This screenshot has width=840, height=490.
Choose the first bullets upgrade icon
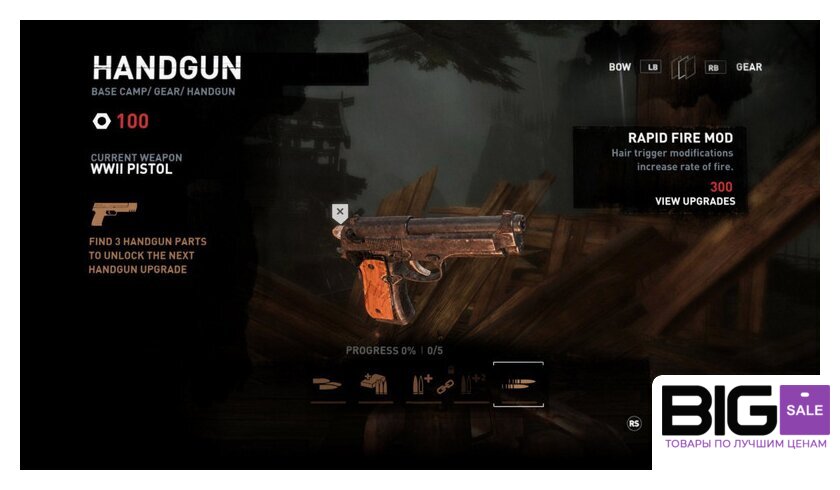[327, 384]
